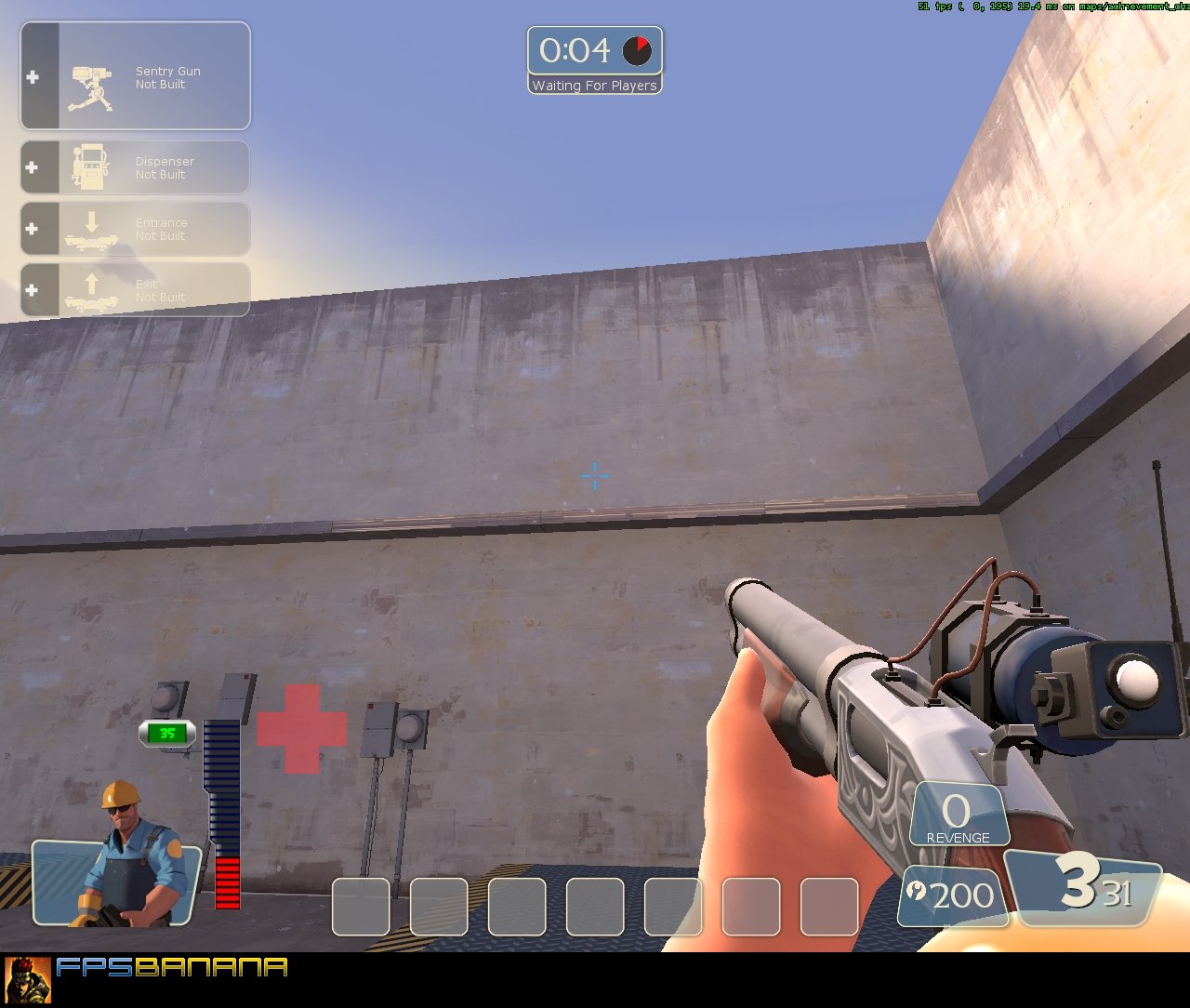Click the green teleporter charge meter

[165, 734]
